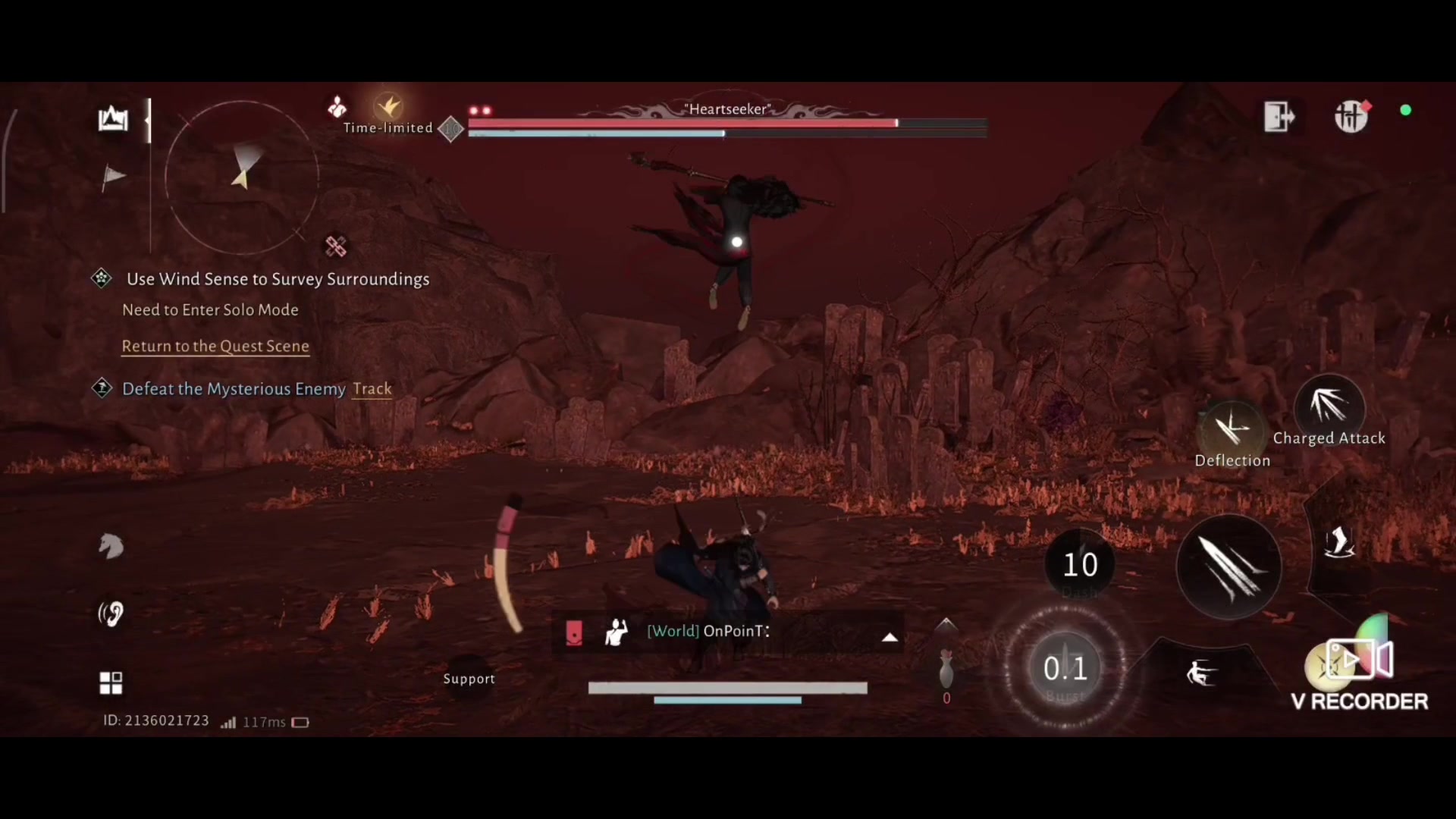Open the World chat box
The width and height of the screenshot is (1456, 819).
tap(728, 631)
